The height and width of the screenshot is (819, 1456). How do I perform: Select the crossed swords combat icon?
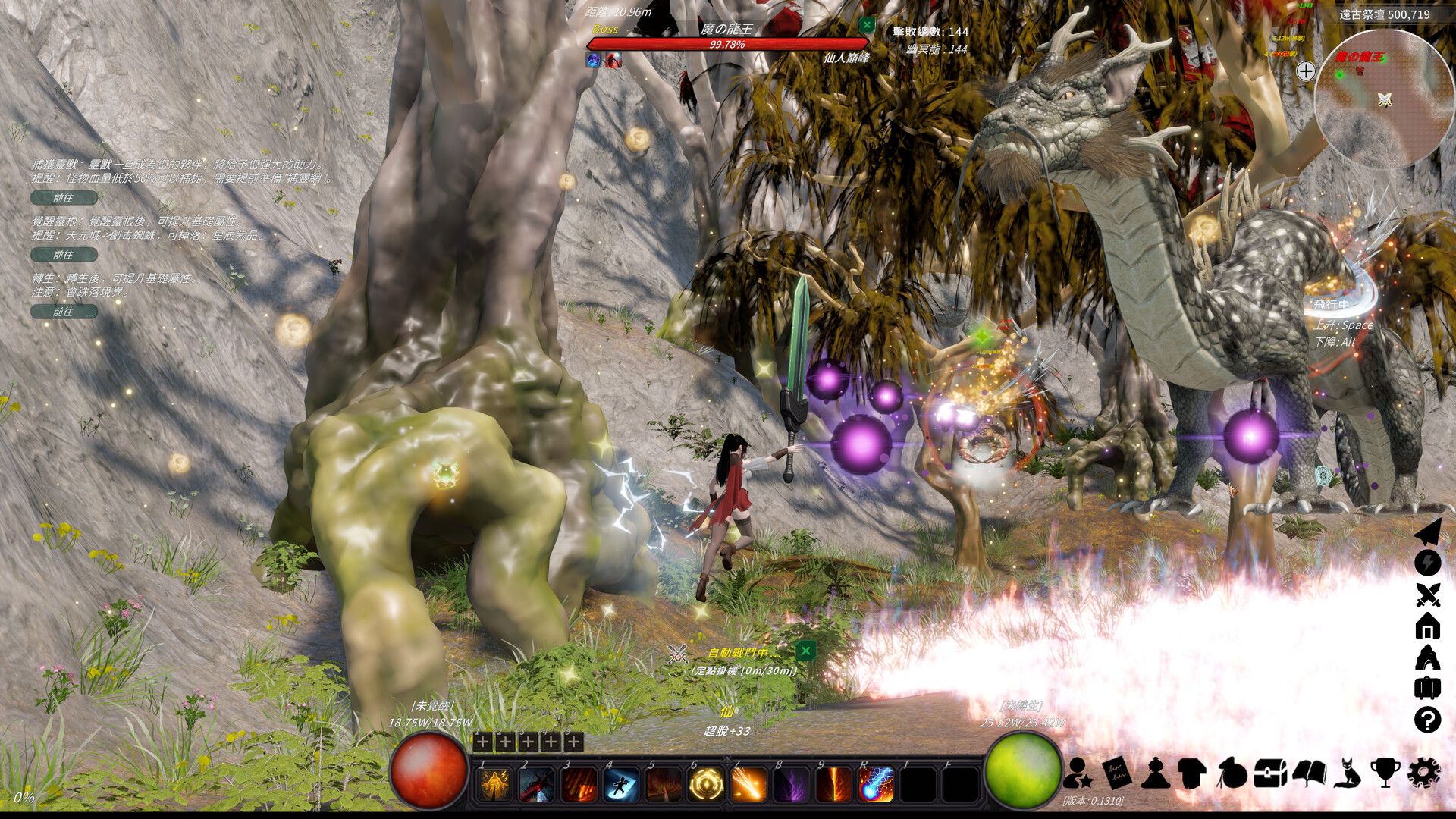1427,594
